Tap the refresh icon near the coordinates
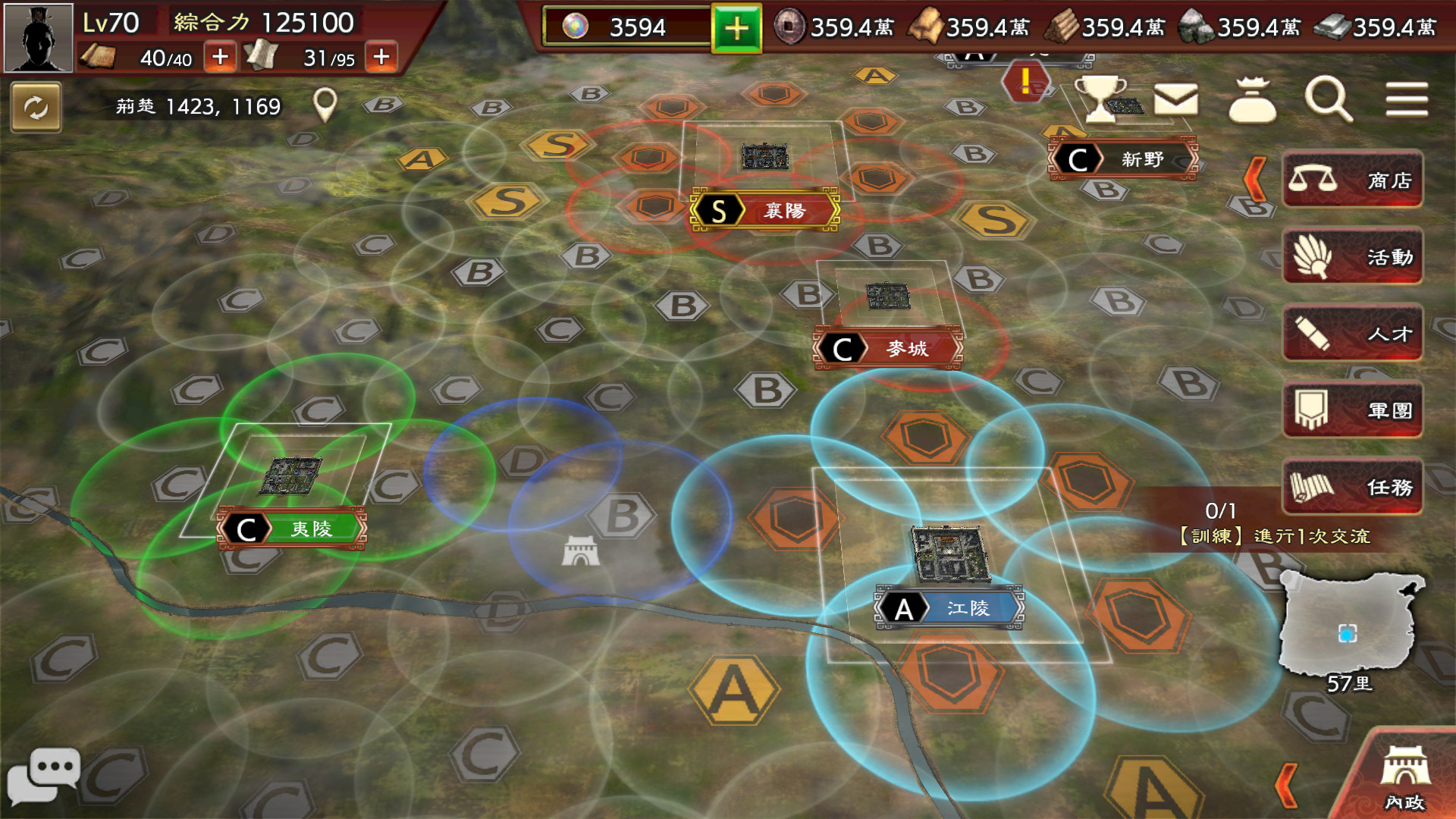Image resolution: width=1456 pixels, height=819 pixels. (x=36, y=108)
